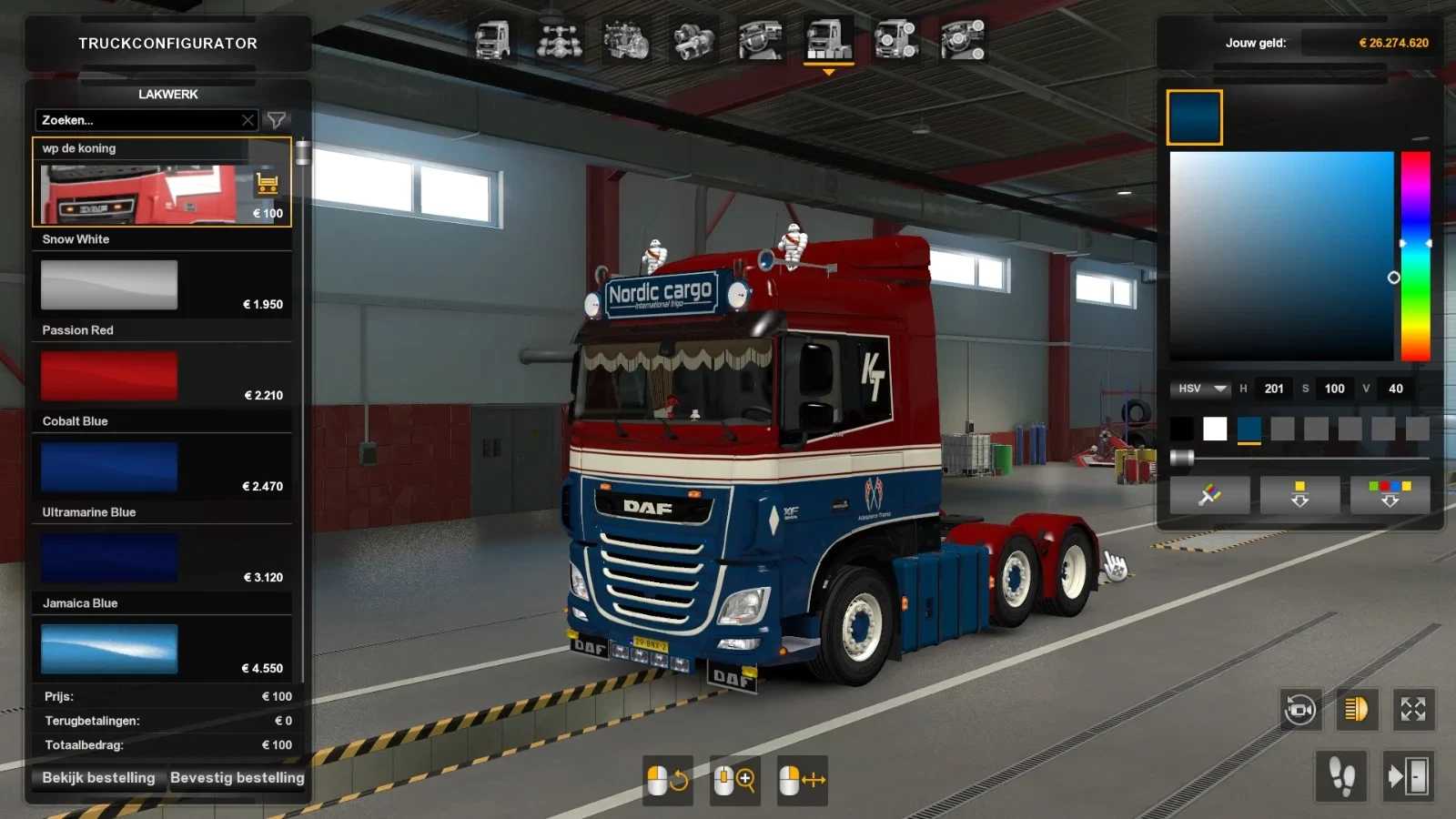The height and width of the screenshot is (819, 1456).
Task: Confirm with Bevestig bestelling
Action: point(237,778)
